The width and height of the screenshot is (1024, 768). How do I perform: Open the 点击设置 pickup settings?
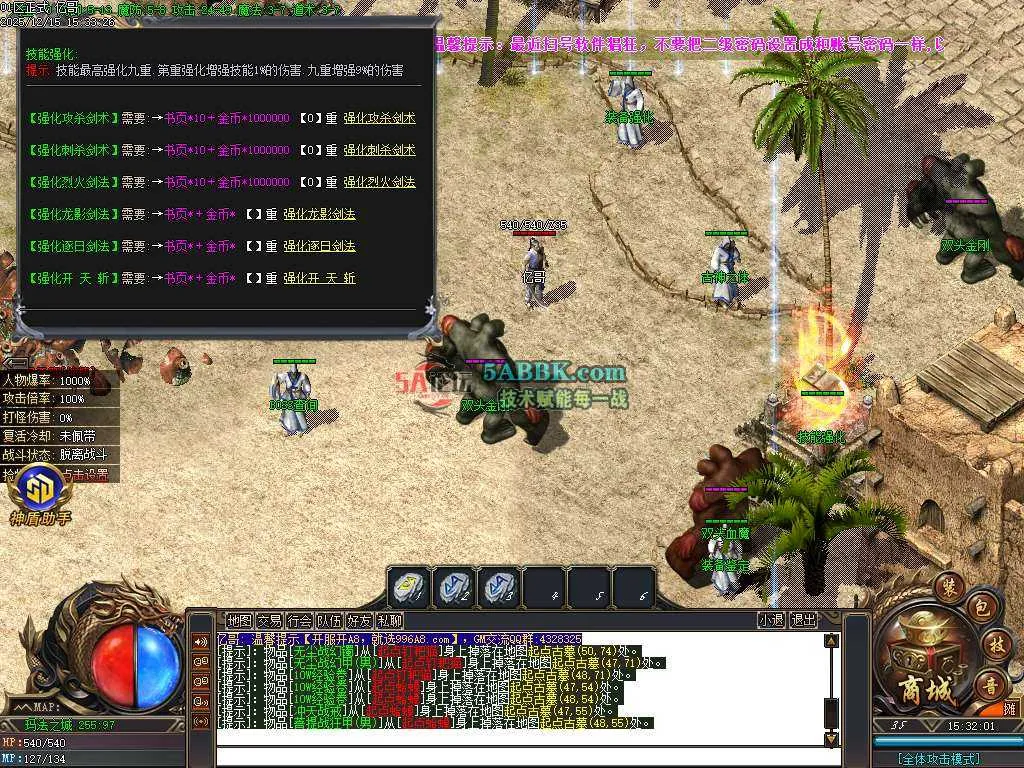(86, 474)
